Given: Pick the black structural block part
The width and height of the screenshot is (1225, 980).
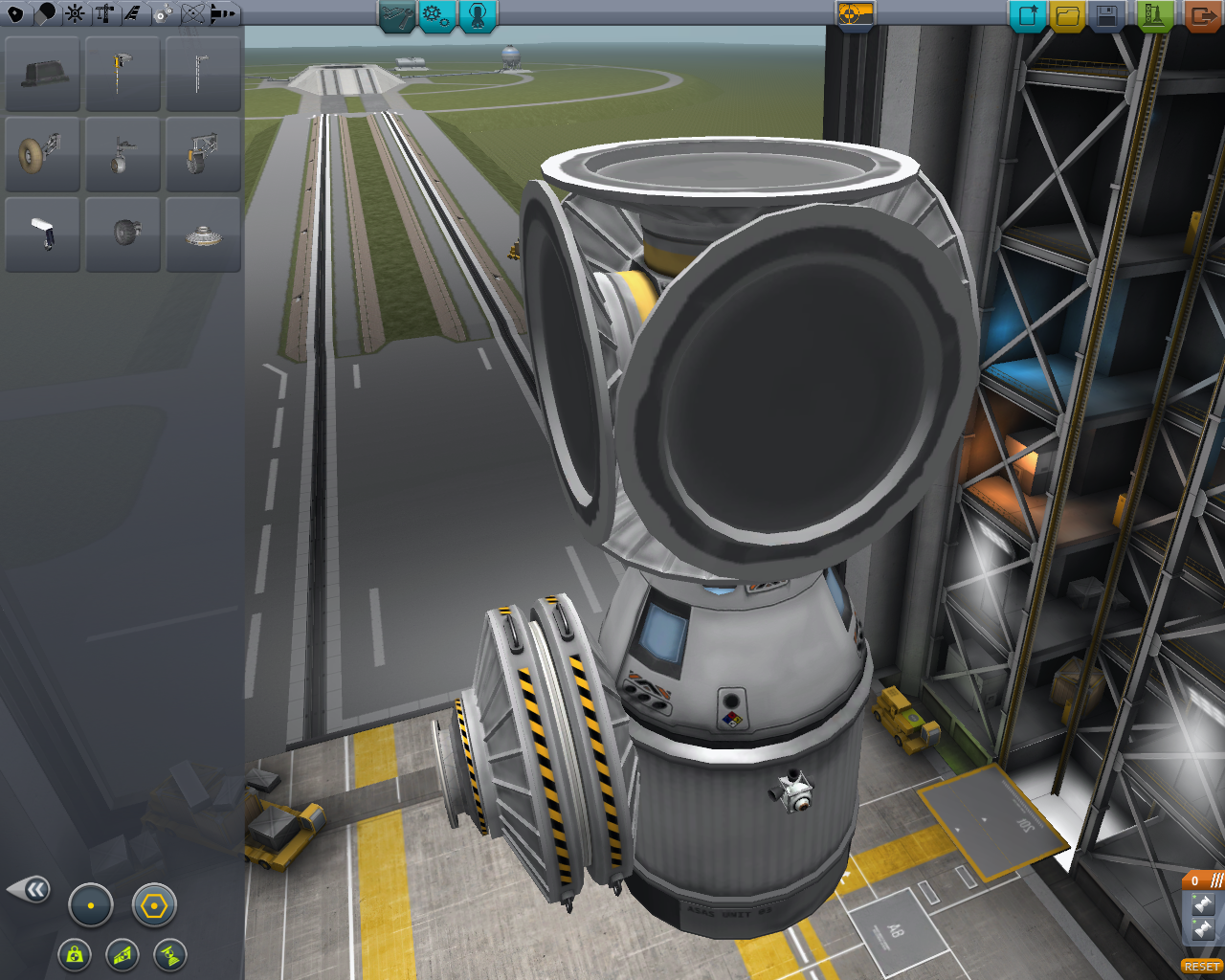Looking at the screenshot, I should pyautogui.click(x=43, y=74).
